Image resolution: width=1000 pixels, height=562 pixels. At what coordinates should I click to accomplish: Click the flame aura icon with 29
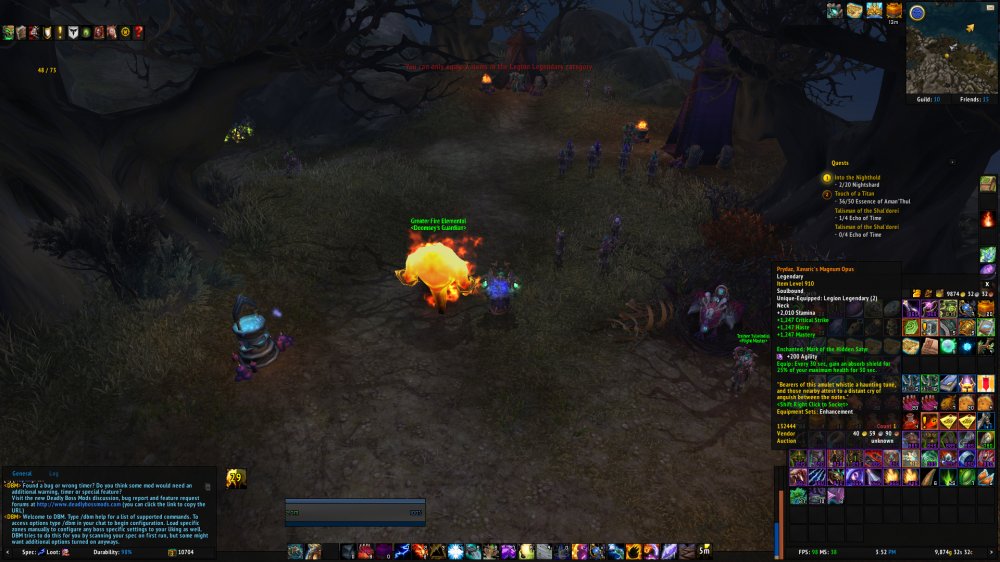(x=236, y=479)
